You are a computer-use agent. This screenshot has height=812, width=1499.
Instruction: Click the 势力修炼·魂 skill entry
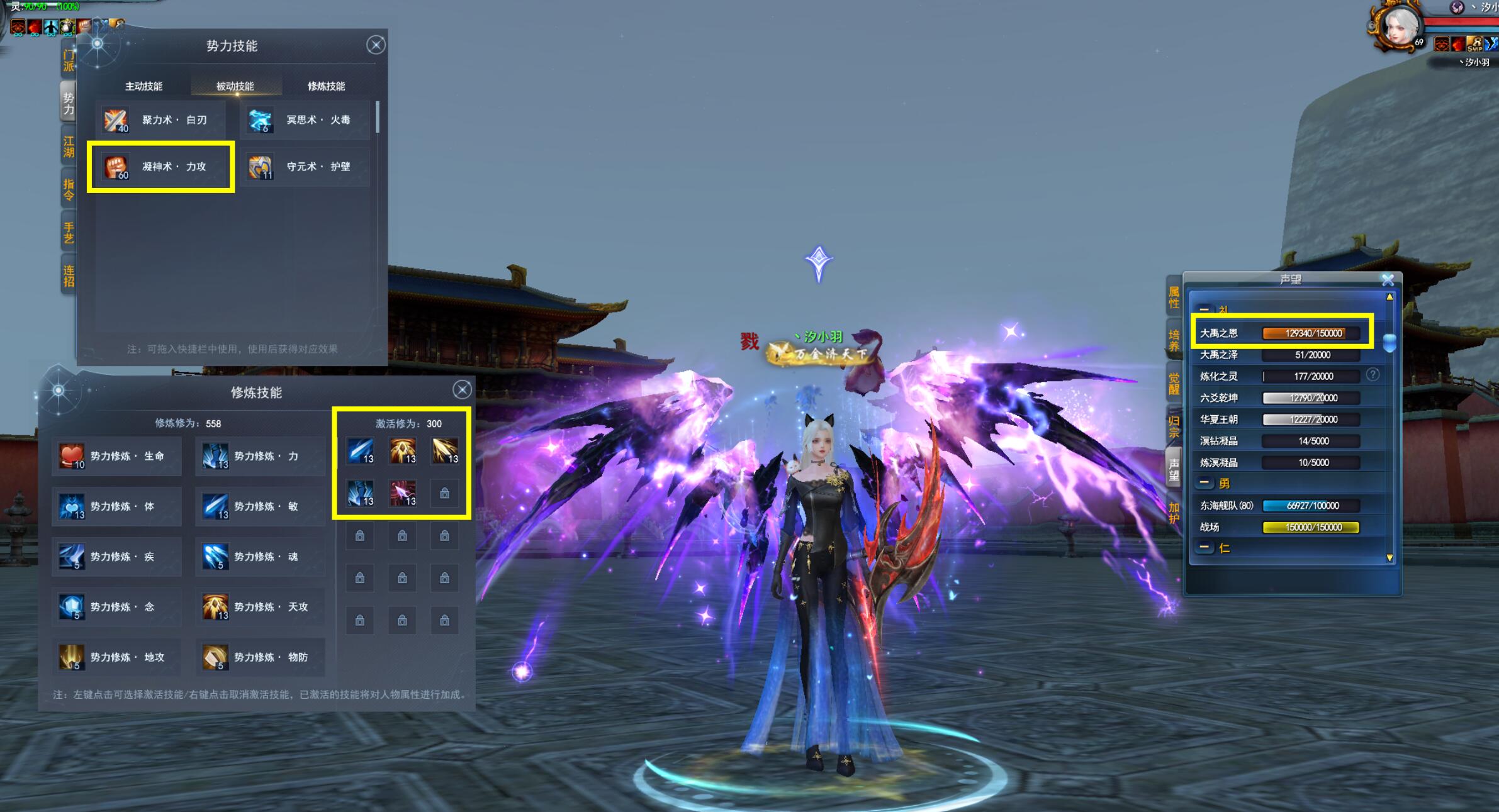click(x=261, y=557)
